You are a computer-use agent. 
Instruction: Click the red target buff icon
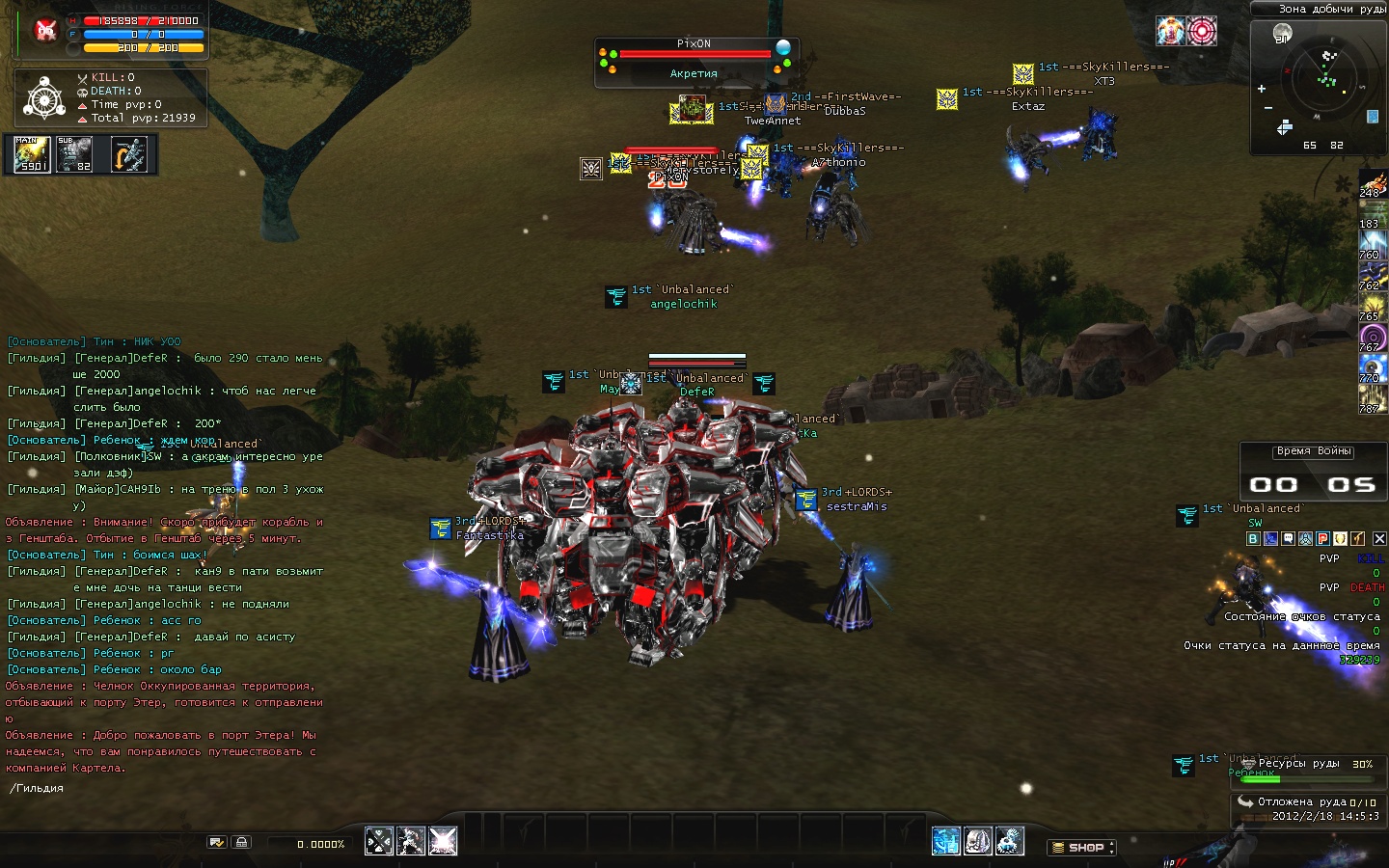point(1201,32)
